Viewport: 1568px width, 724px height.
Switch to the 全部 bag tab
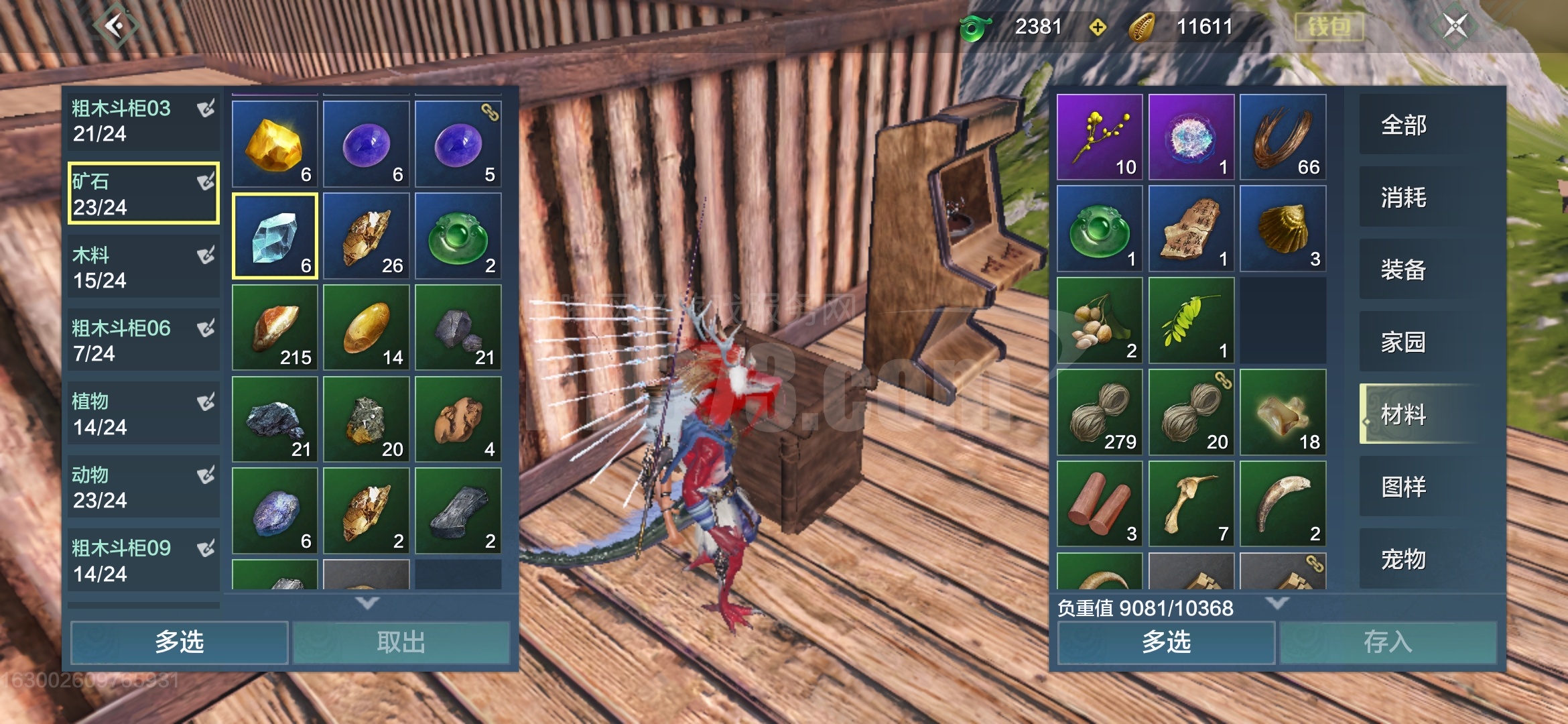1404,125
